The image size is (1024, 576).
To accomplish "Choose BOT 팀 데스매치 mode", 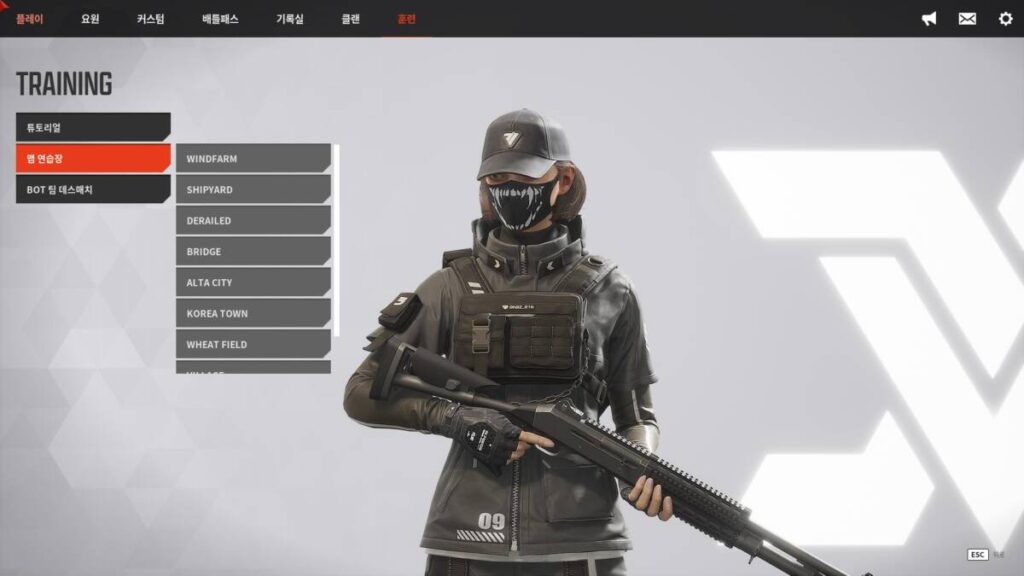I will [x=92, y=189].
